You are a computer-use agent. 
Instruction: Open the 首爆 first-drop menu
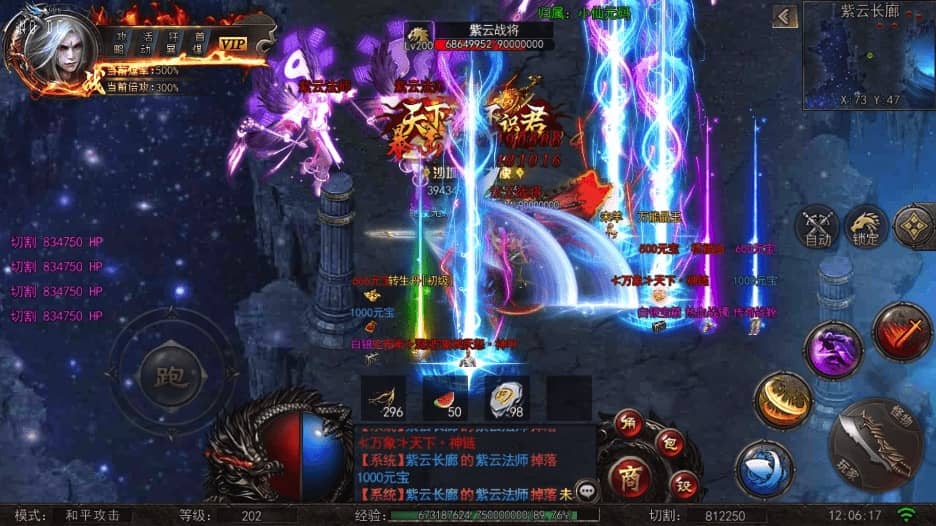pyautogui.click(x=199, y=41)
